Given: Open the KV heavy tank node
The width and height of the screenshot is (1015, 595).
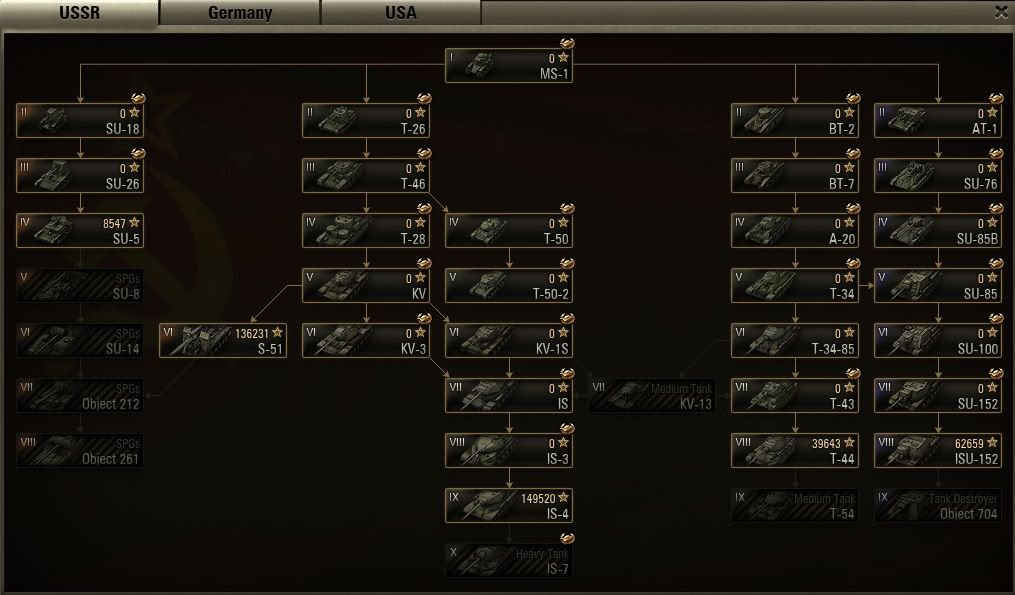Looking at the screenshot, I should (x=366, y=286).
